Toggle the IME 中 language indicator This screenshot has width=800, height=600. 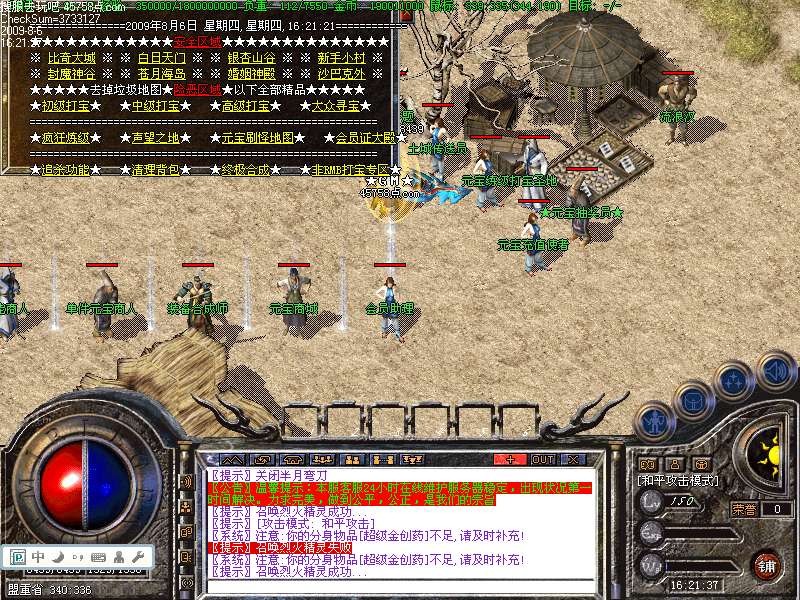38,556
